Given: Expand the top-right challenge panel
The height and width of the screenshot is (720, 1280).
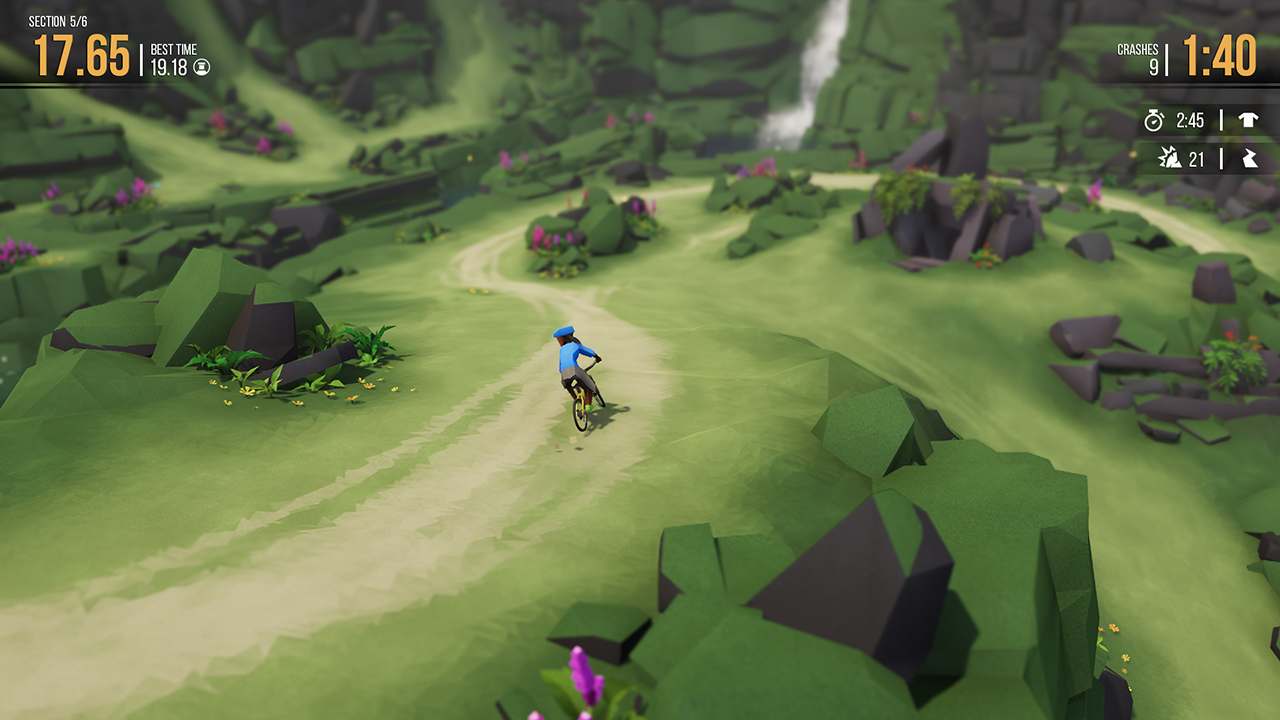Looking at the screenshot, I should [x=1200, y=140].
